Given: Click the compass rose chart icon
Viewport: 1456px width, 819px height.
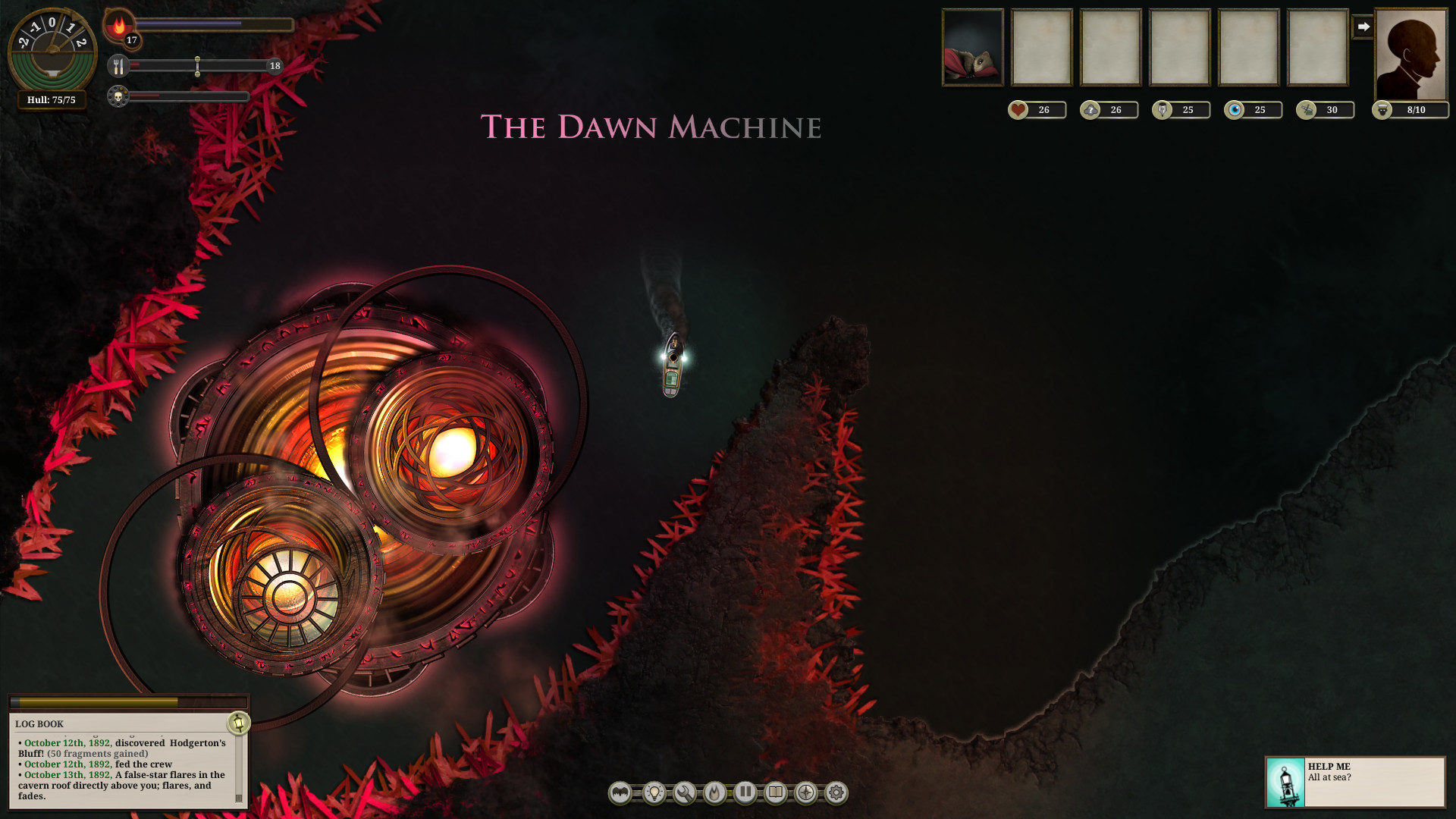Looking at the screenshot, I should click(805, 794).
